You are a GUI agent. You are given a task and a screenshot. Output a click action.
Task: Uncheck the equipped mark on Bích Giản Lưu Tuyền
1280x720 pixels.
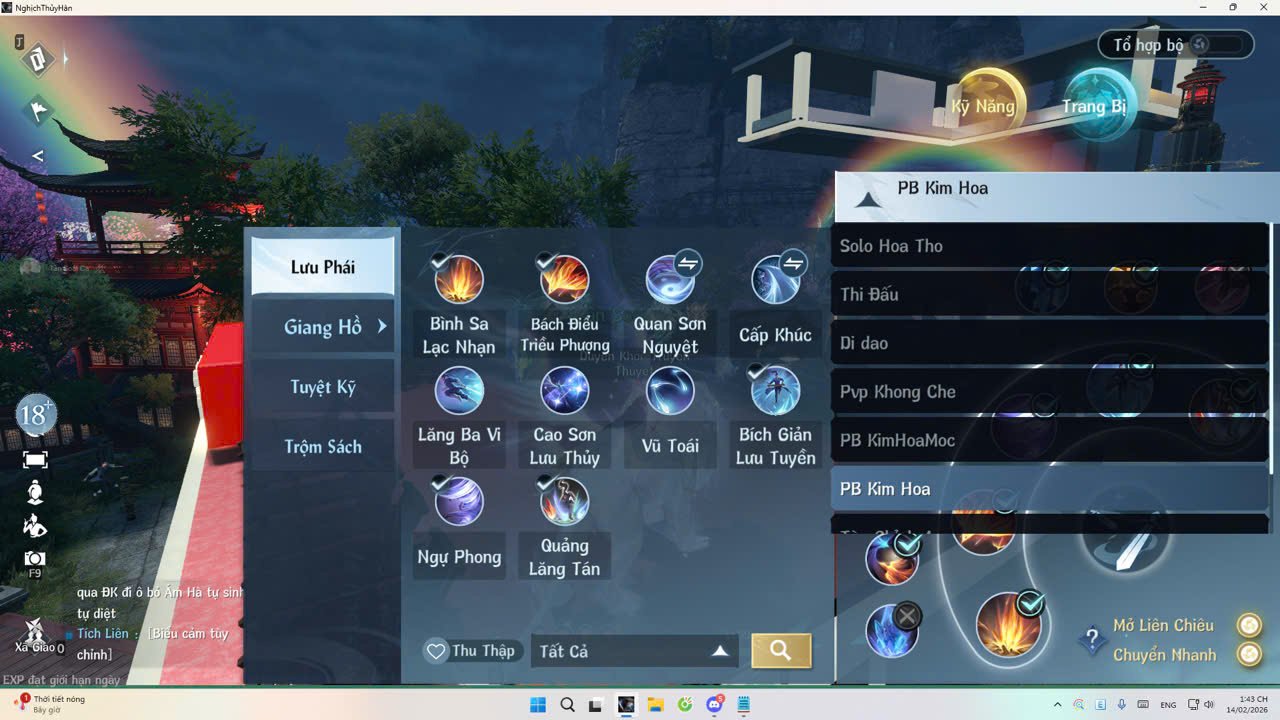[x=758, y=372]
